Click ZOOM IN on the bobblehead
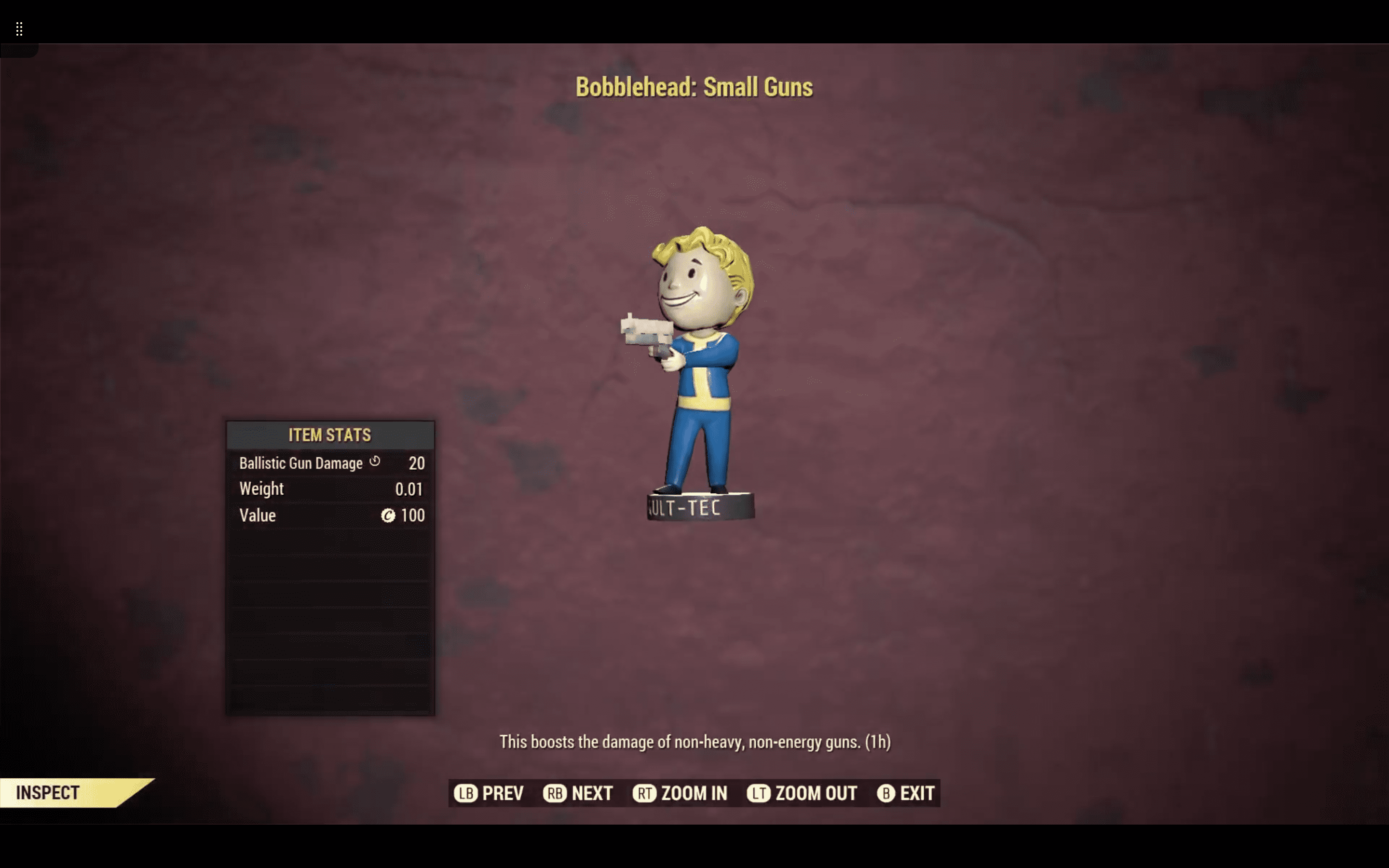This screenshot has height=868, width=1389. (680, 793)
